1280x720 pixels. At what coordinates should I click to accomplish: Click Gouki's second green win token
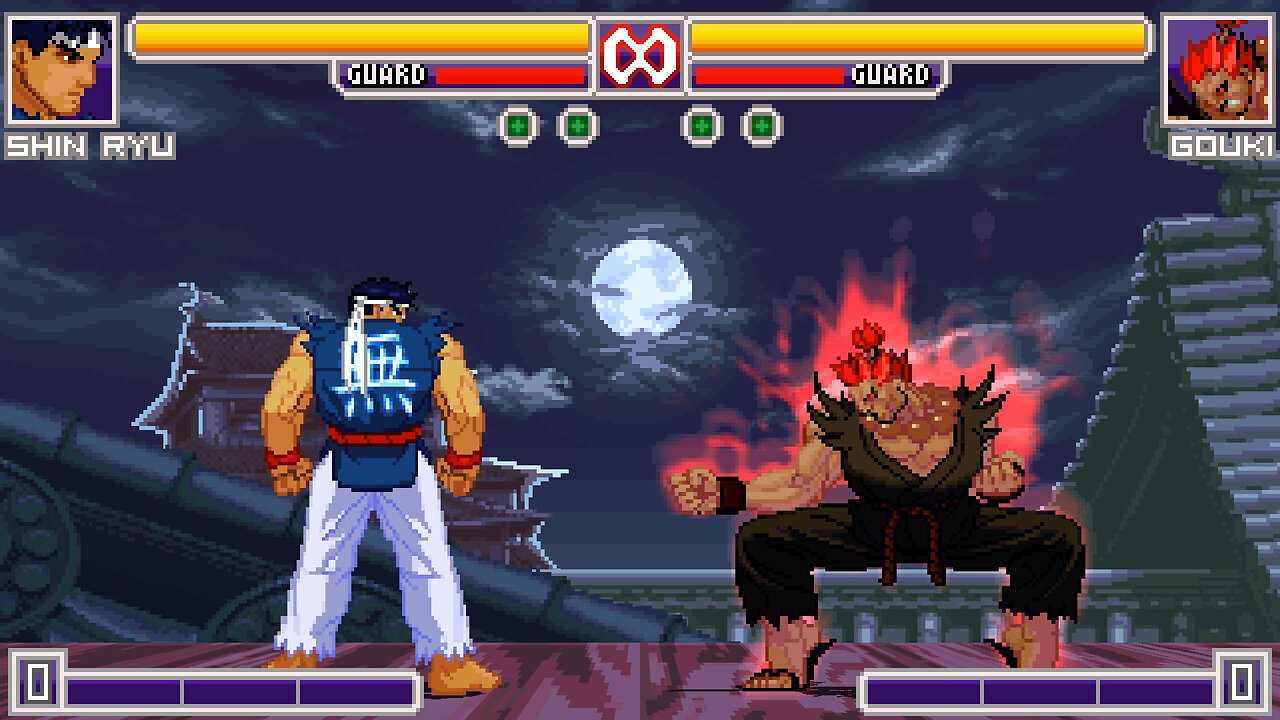[762, 124]
